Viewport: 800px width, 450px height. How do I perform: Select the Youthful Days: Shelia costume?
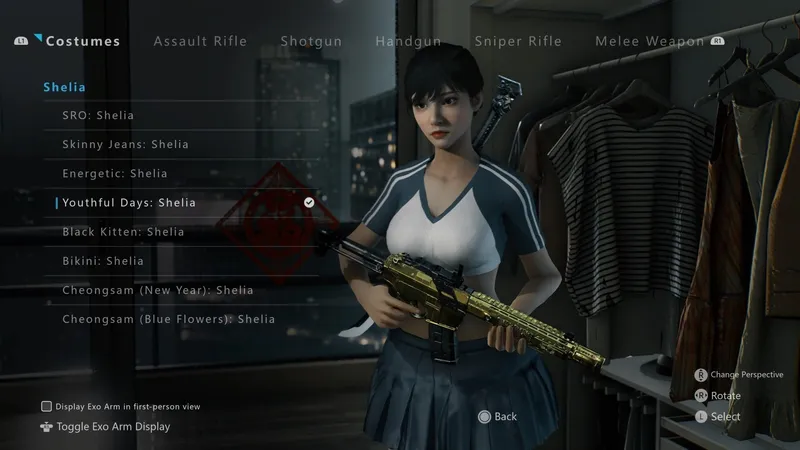coord(129,203)
